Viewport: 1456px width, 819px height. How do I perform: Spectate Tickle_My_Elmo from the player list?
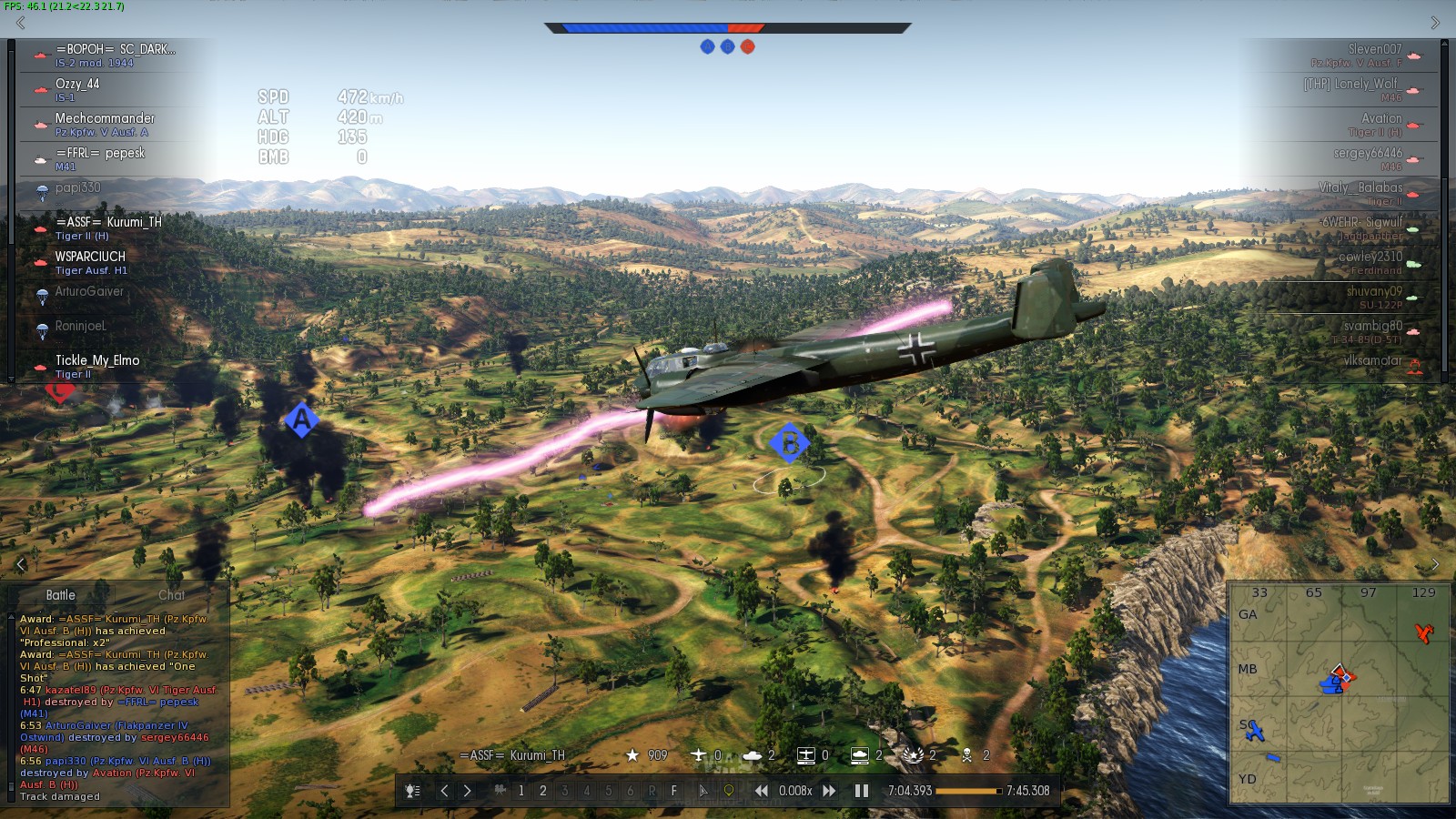(109, 366)
